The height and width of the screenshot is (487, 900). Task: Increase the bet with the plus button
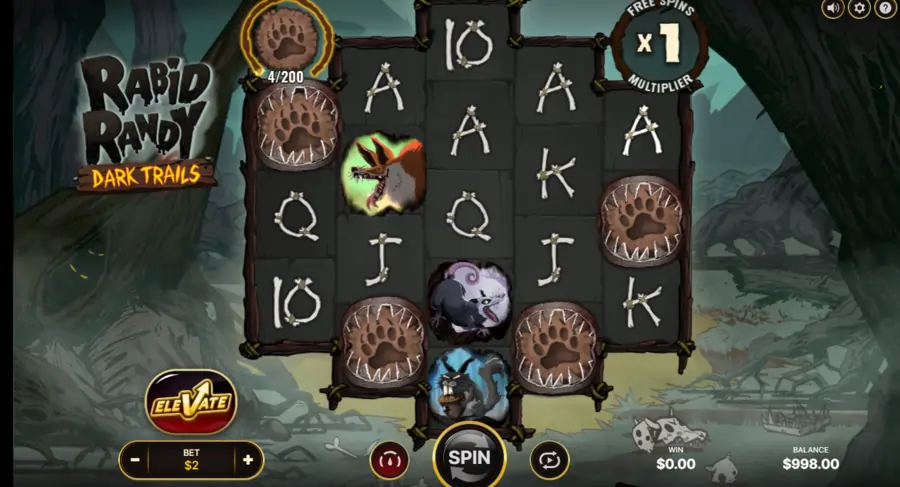point(247,460)
